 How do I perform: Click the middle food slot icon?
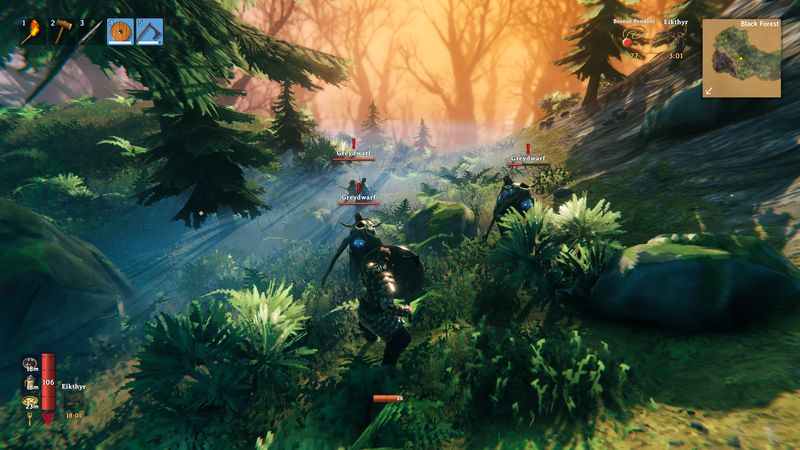(31, 381)
